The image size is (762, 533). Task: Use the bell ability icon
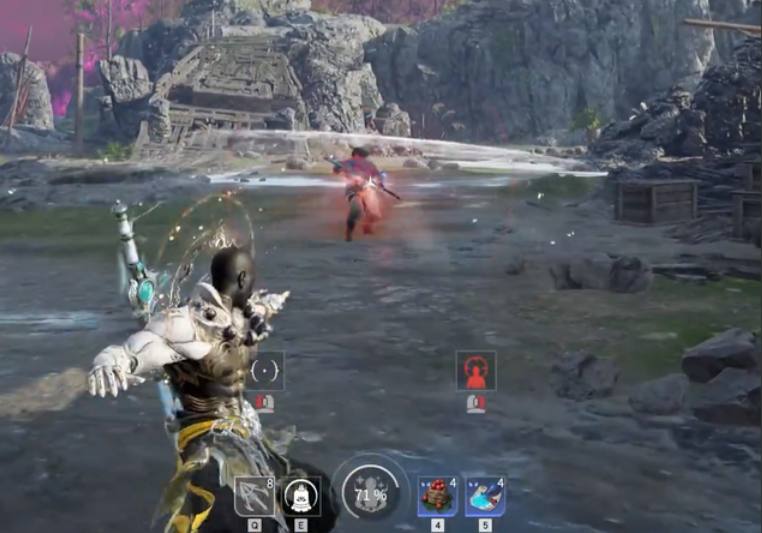[x=300, y=496]
